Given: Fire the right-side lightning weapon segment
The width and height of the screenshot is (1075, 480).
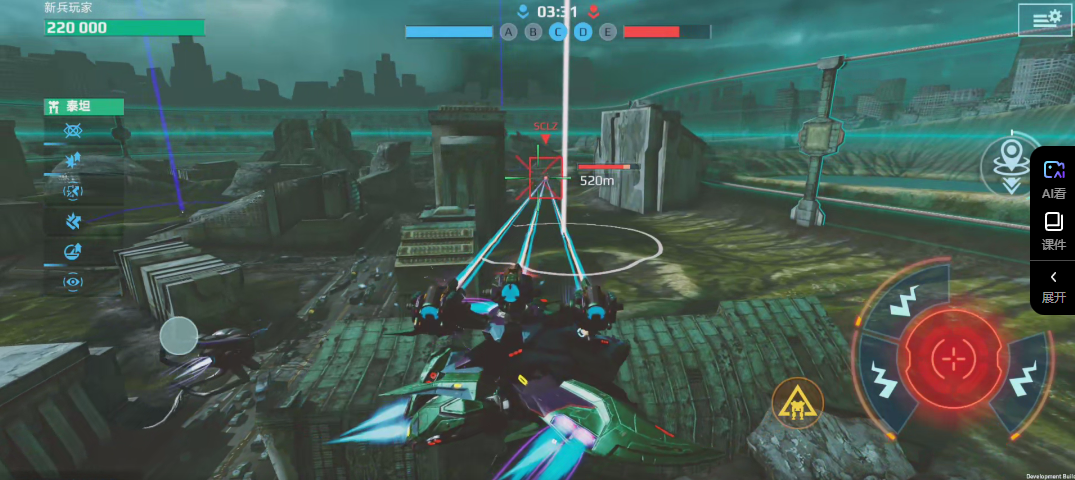Looking at the screenshot, I should coord(1023,380).
